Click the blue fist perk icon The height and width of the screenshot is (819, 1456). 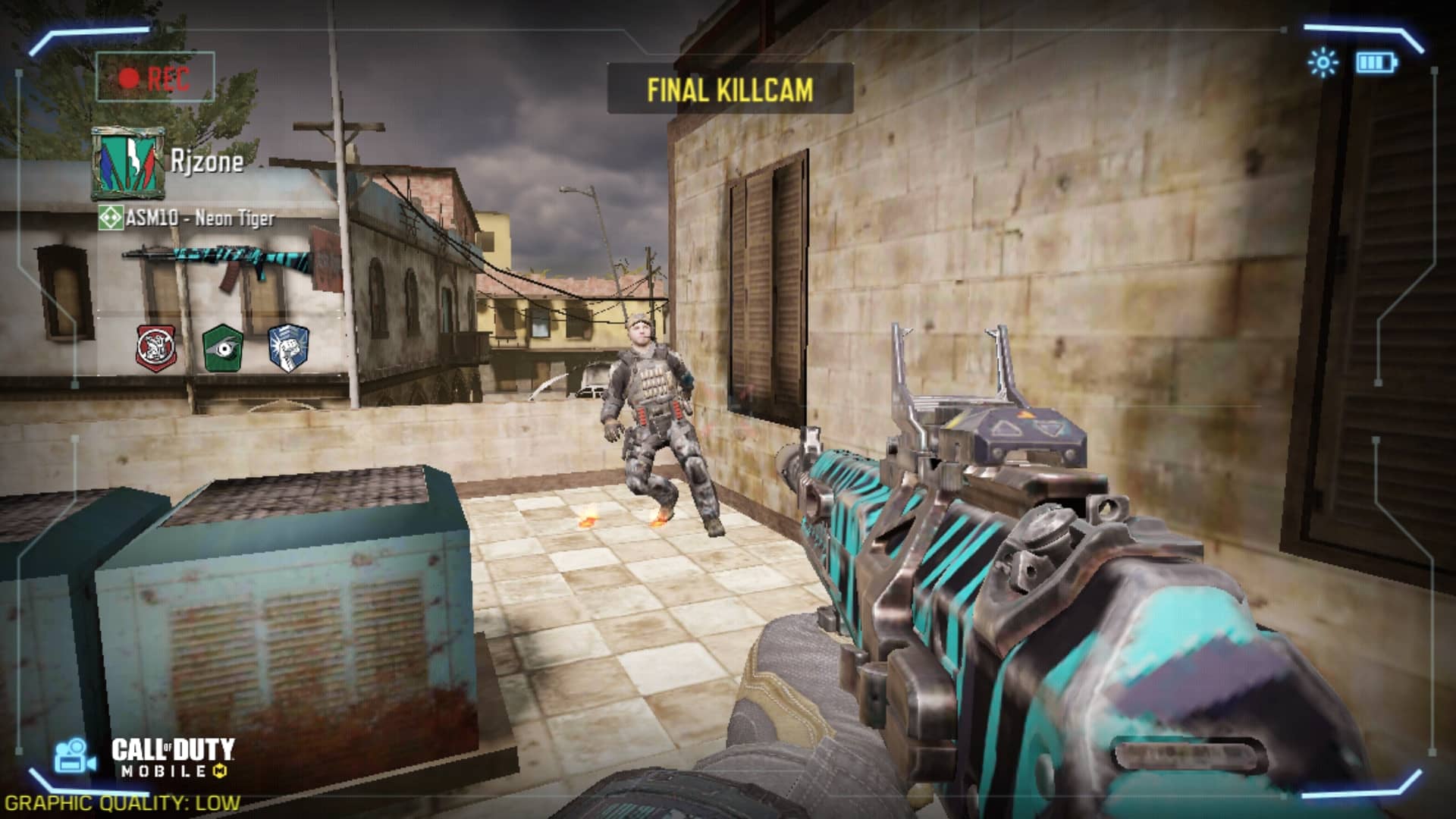[289, 348]
